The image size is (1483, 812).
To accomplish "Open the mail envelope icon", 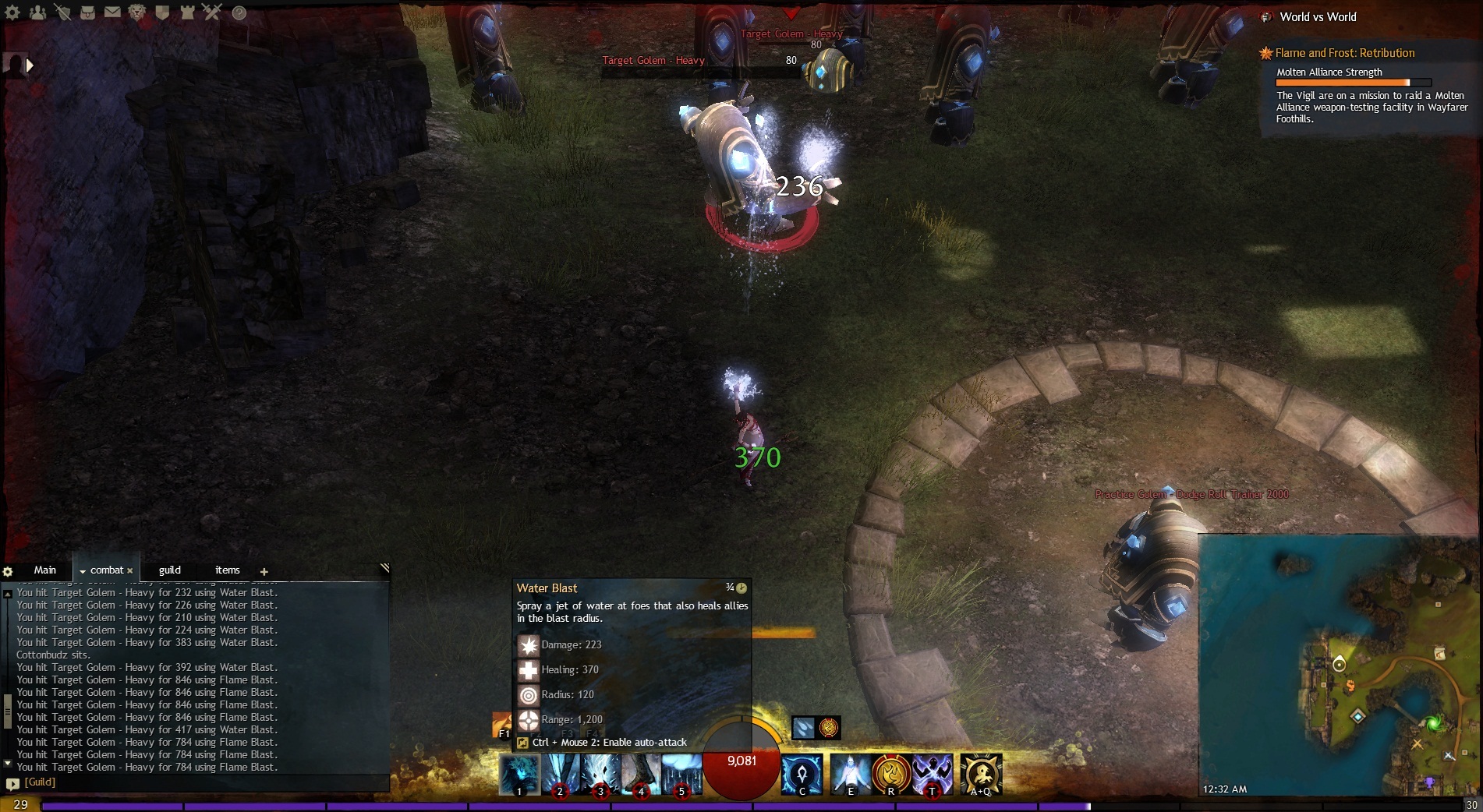I will [x=112, y=12].
